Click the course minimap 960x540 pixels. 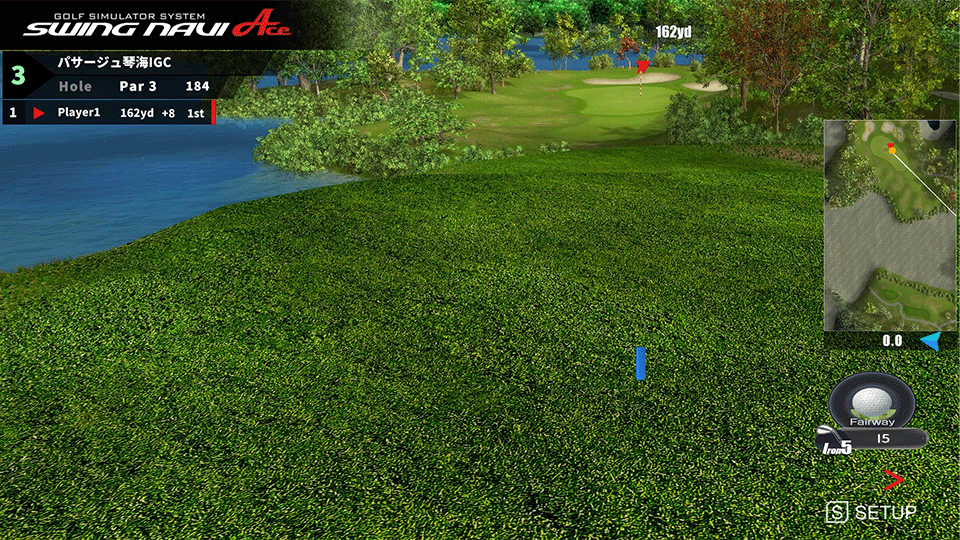(889, 226)
